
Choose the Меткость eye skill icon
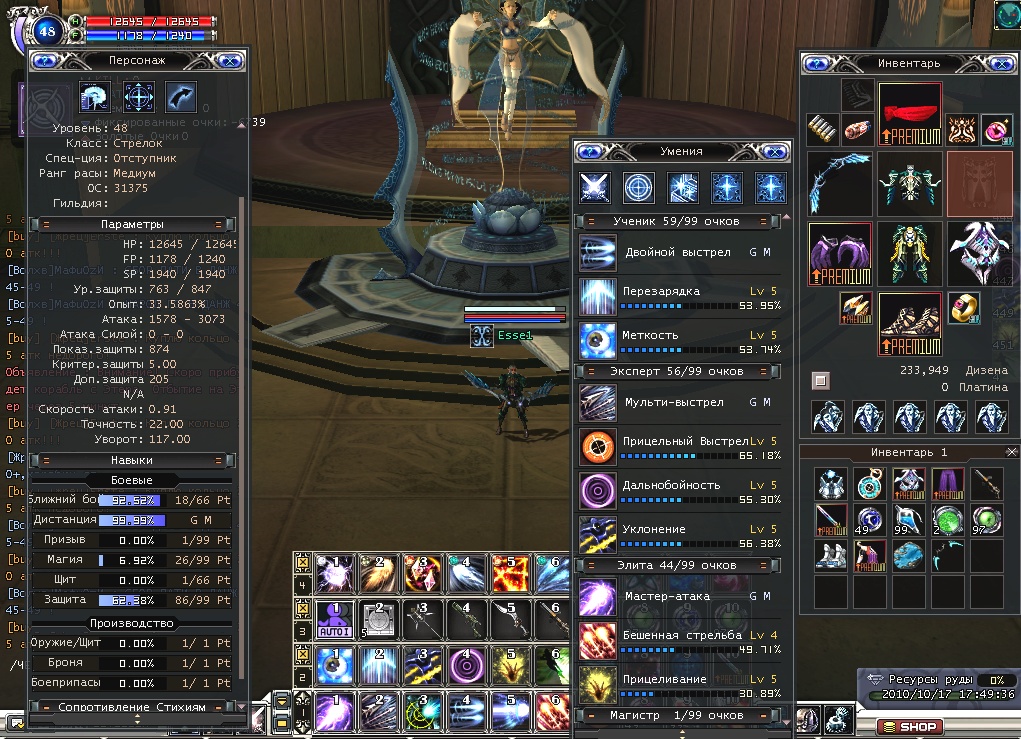tap(598, 341)
